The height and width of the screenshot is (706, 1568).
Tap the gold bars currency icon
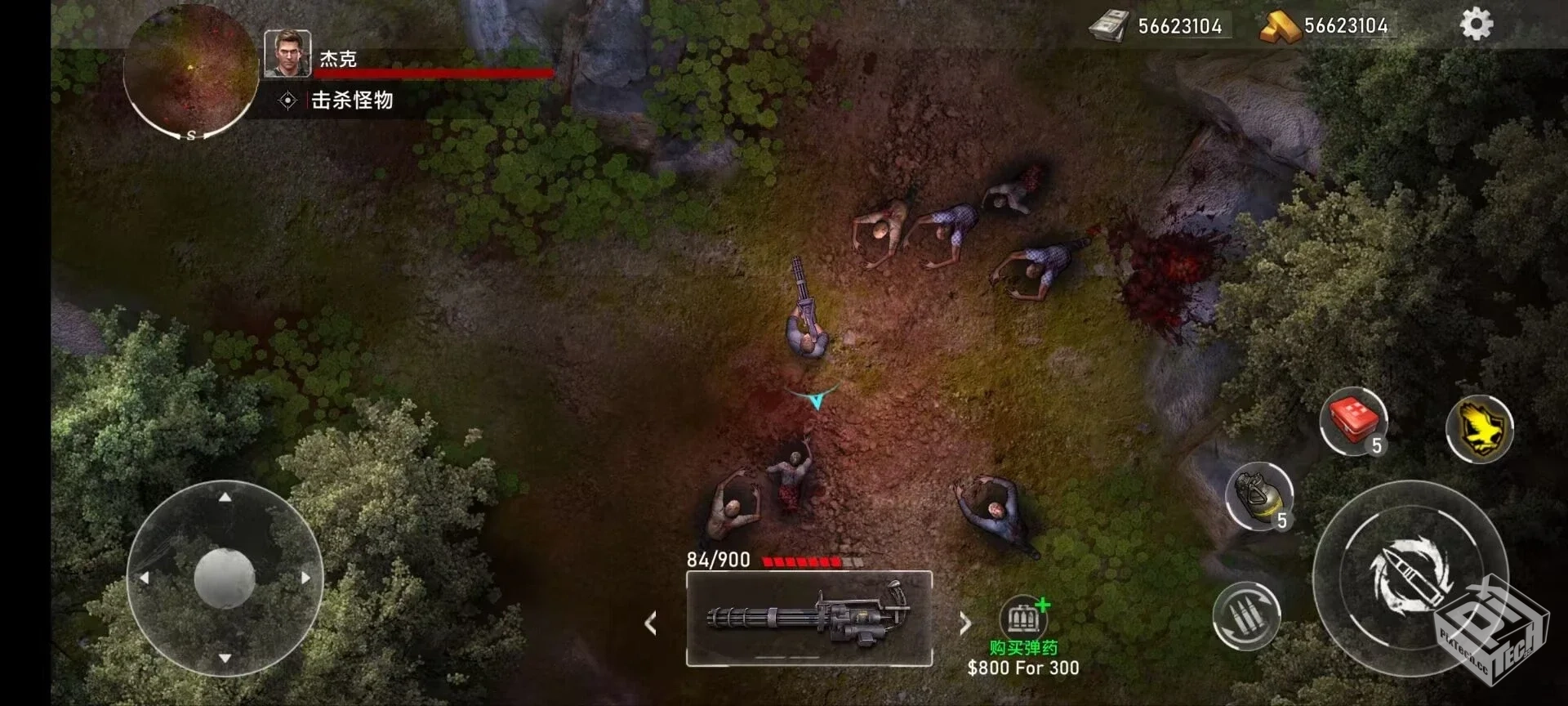[x=1279, y=26]
